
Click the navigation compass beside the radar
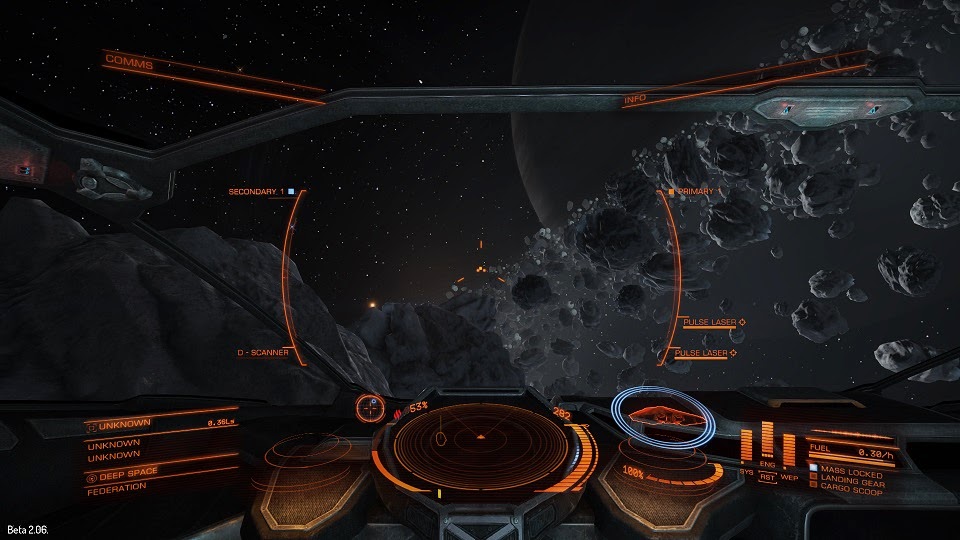tap(370, 407)
